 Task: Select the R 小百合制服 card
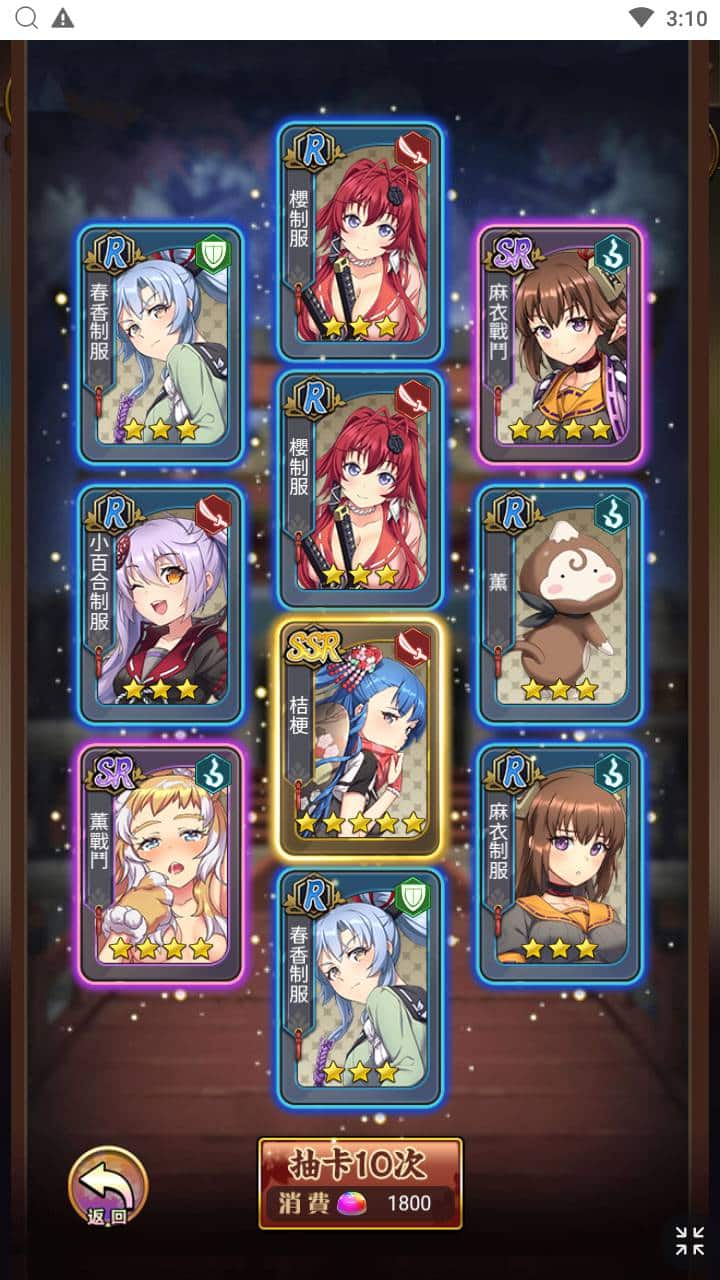[x=161, y=604]
